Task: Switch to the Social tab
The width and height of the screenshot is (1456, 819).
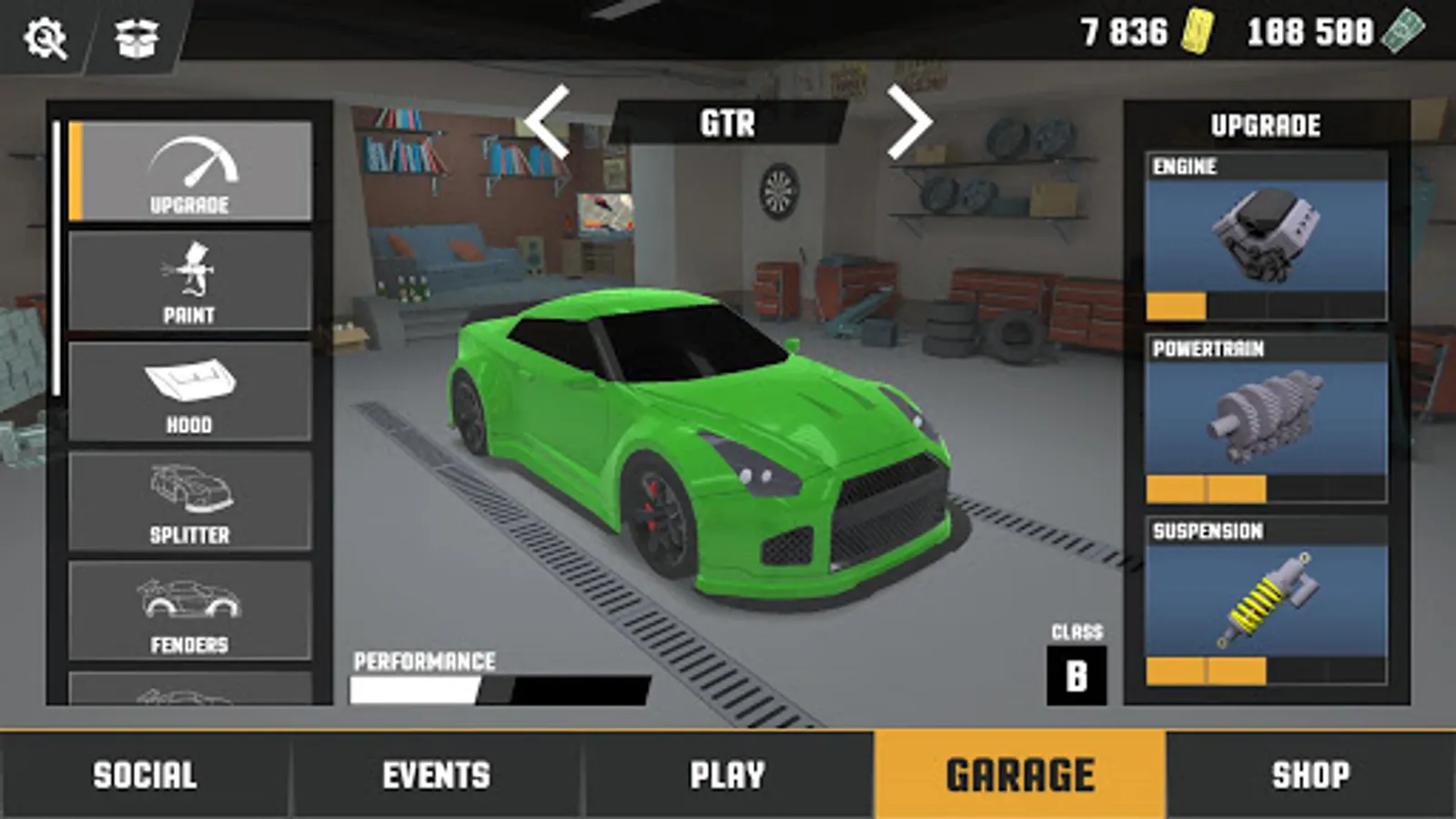Action: click(146, 774)
